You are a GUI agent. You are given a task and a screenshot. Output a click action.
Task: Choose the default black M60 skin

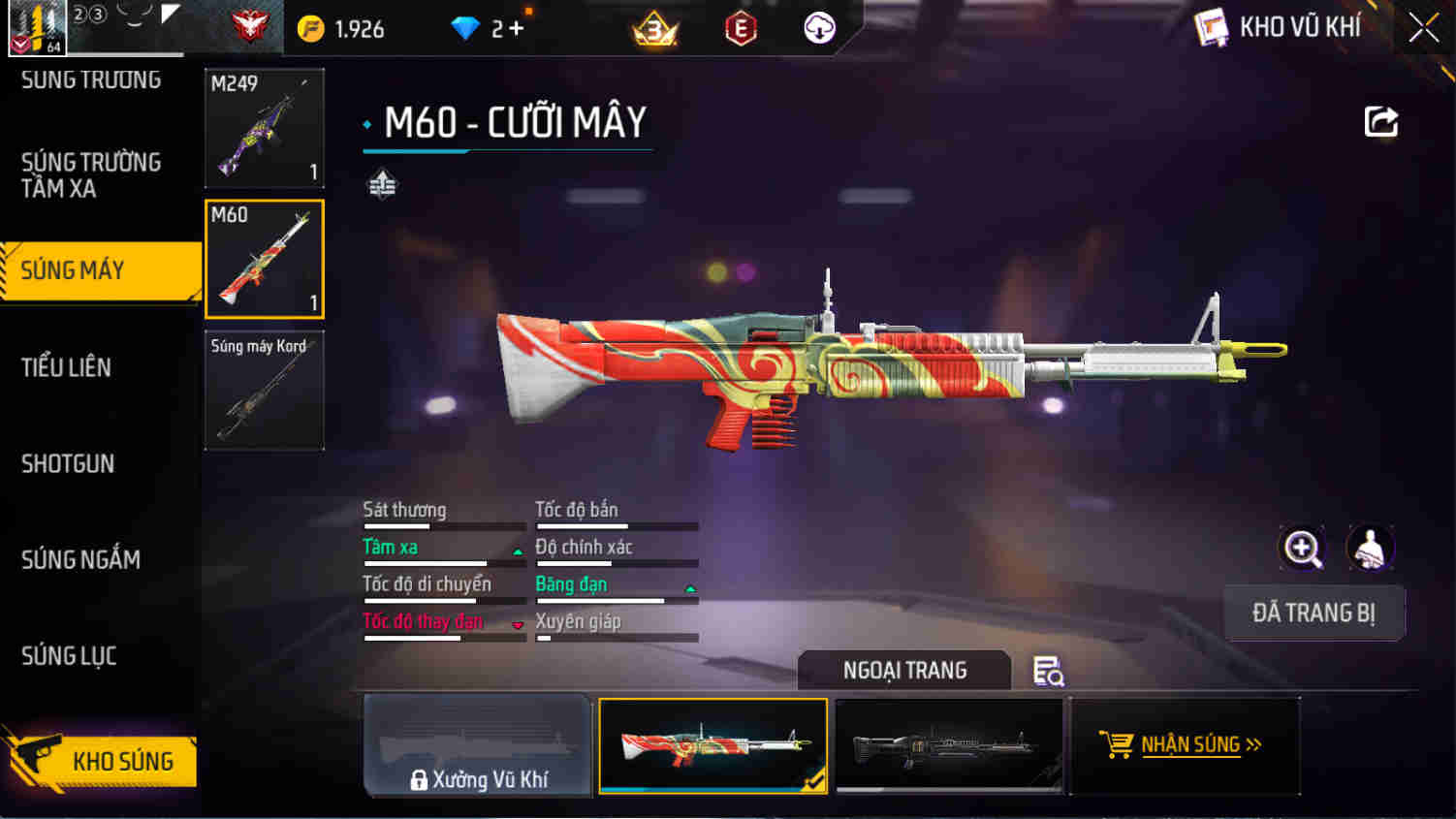pos(948,745)
